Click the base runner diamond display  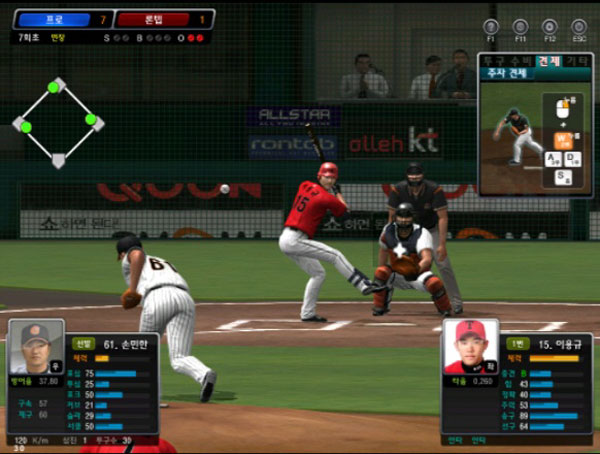tap(58, 122)
